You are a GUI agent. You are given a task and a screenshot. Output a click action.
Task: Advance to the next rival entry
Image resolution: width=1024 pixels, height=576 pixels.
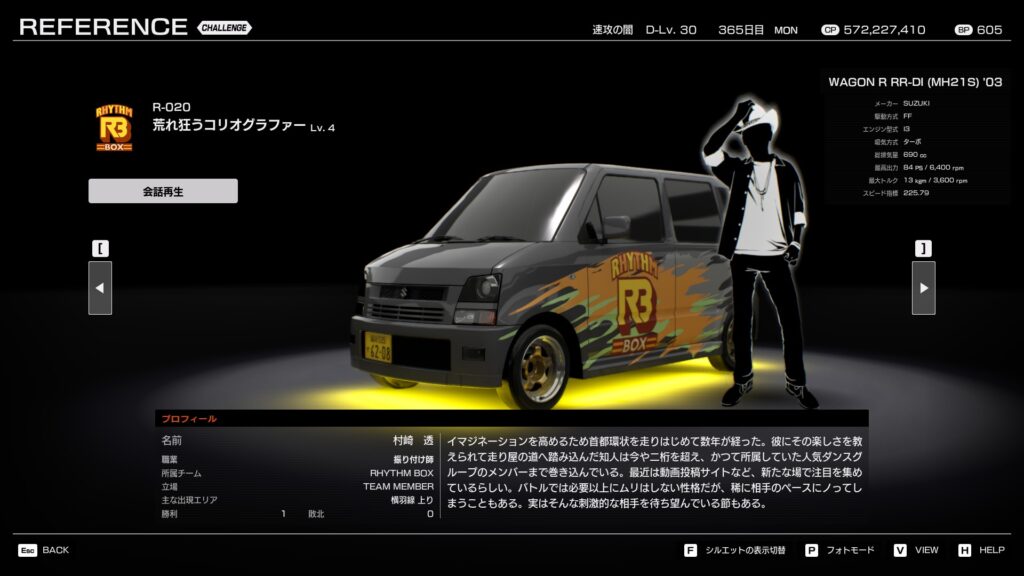923,288
